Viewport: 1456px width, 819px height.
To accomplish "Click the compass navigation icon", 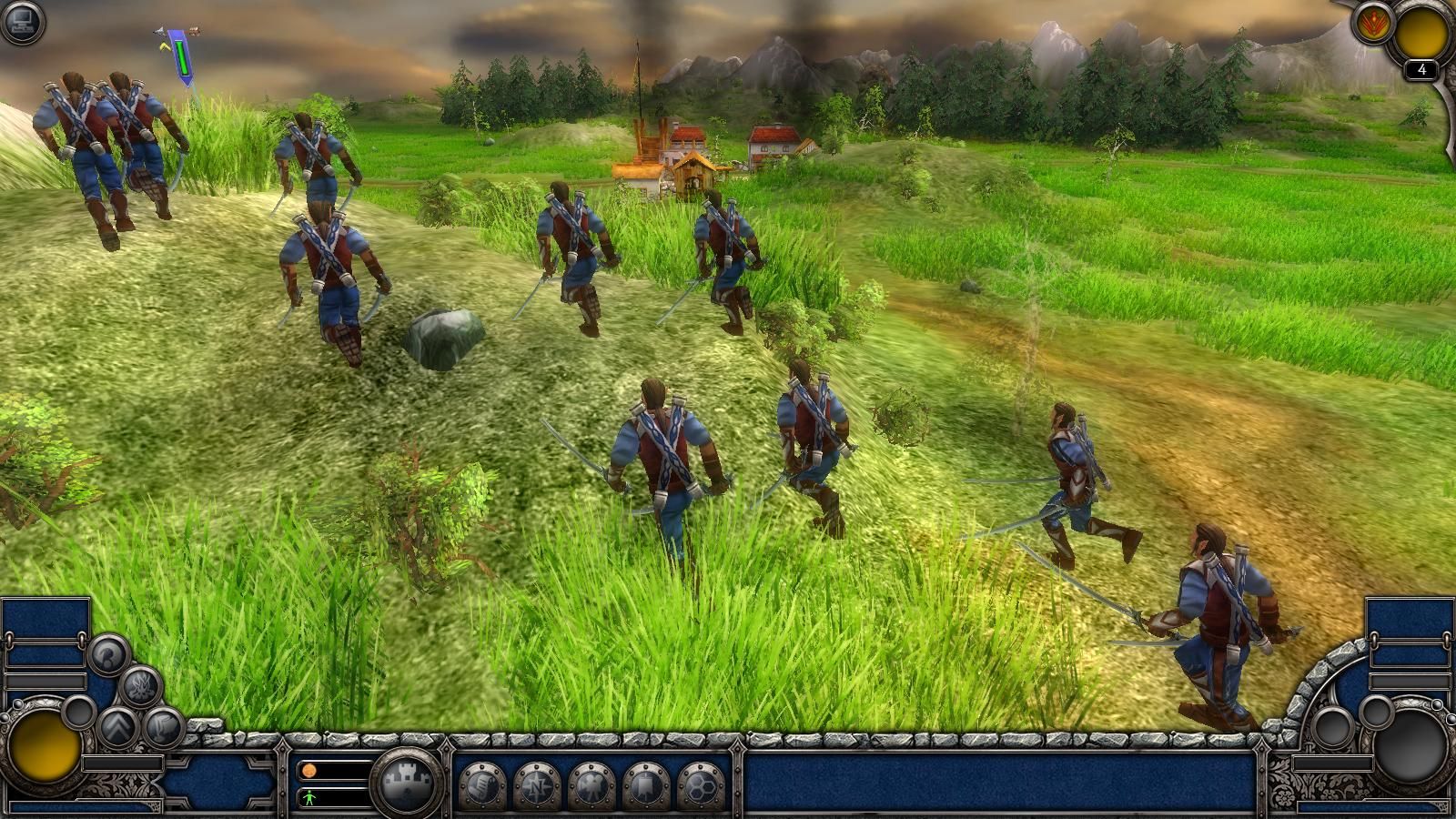I will pos(536,786).
